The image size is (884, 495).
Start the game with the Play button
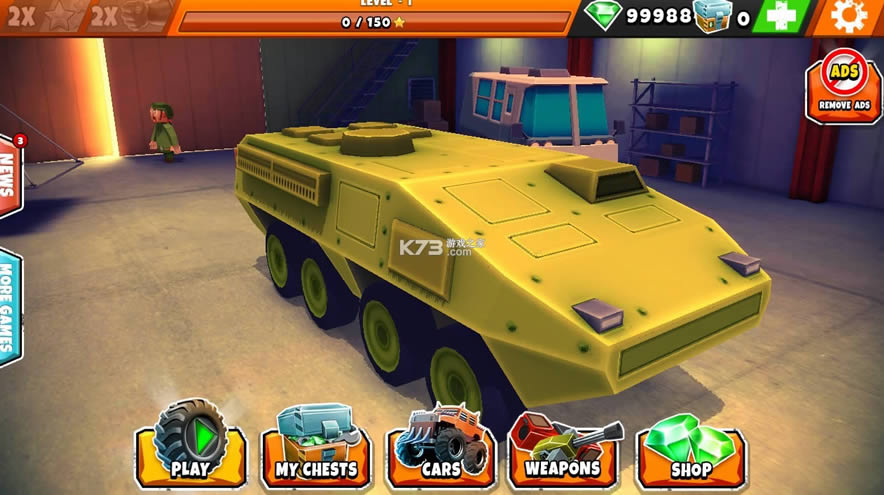[x=190, y=446]
